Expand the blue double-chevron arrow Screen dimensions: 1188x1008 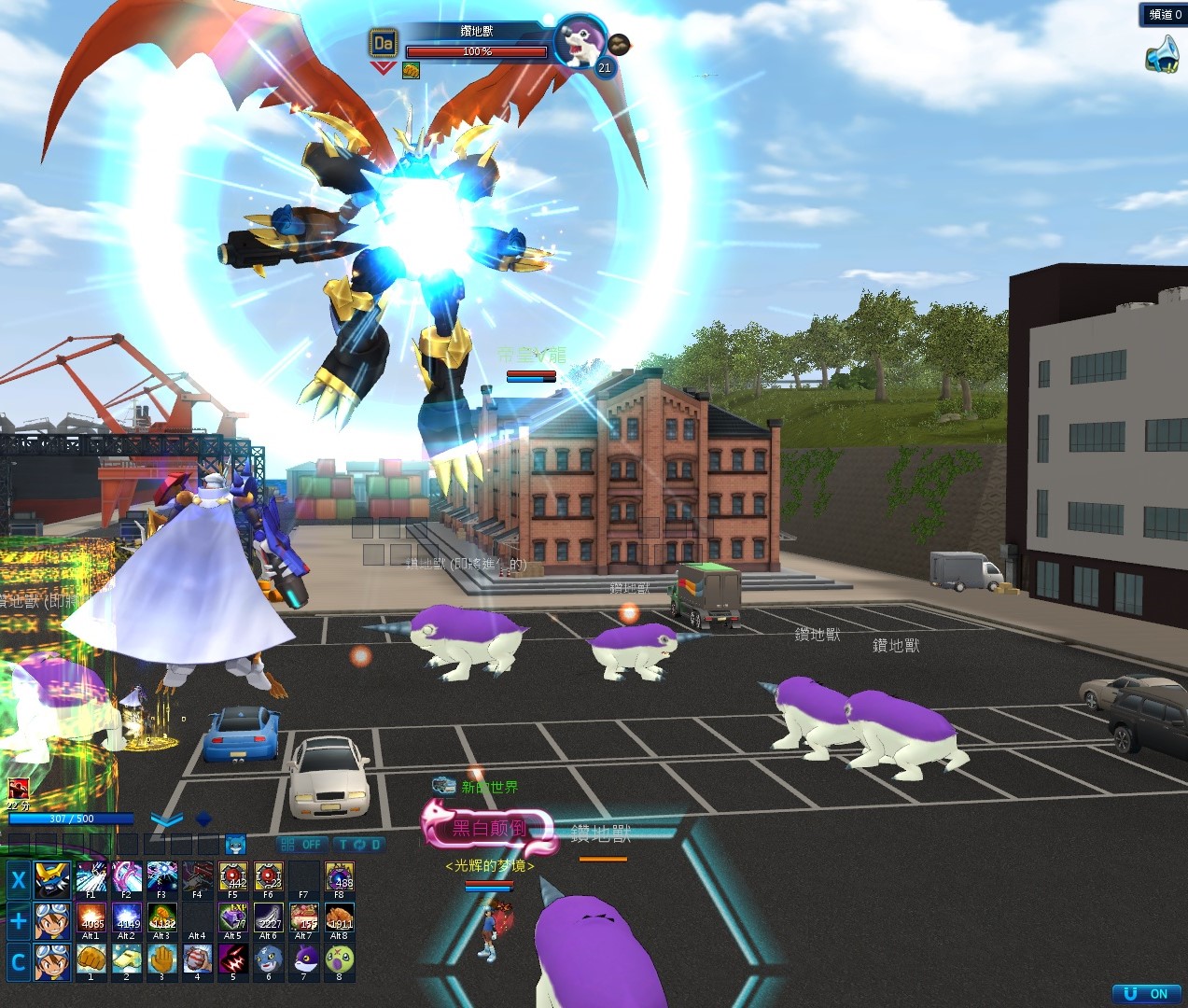click(166, 820)
